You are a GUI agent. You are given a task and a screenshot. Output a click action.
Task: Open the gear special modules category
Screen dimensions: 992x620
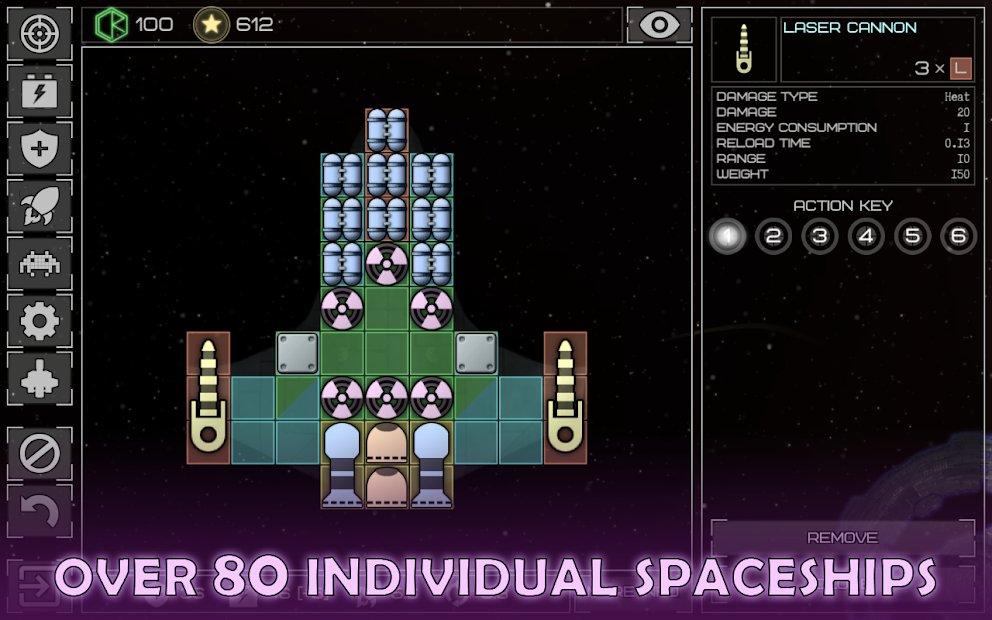(40, 321)
